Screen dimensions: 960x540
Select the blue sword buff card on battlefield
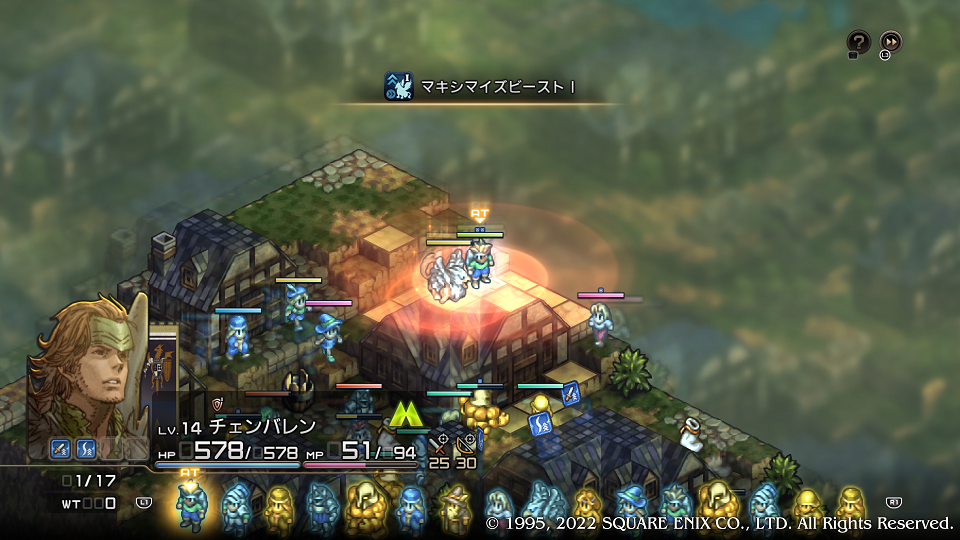coord(571,394)
